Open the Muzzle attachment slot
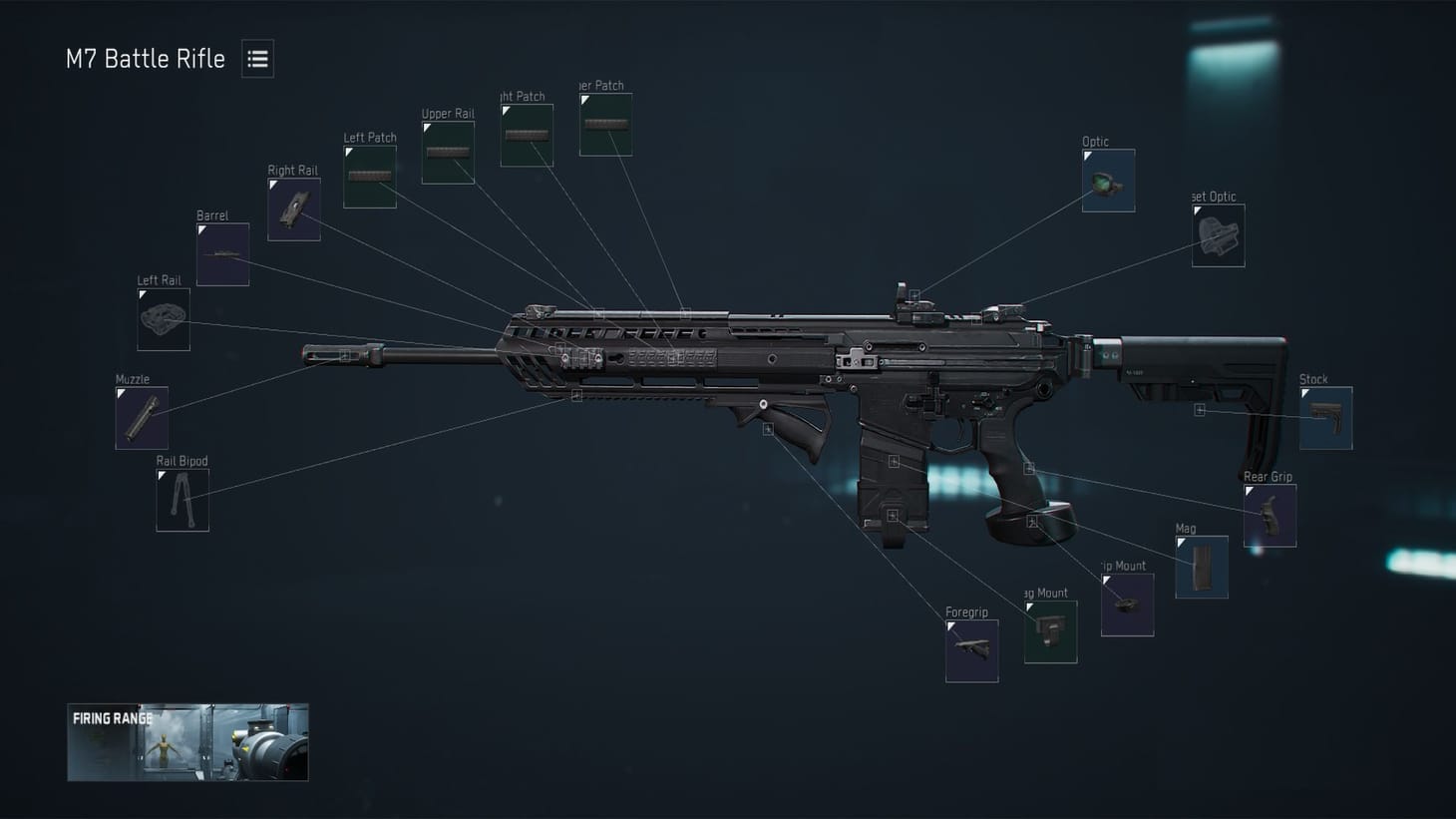 click(x=141, y=416)
